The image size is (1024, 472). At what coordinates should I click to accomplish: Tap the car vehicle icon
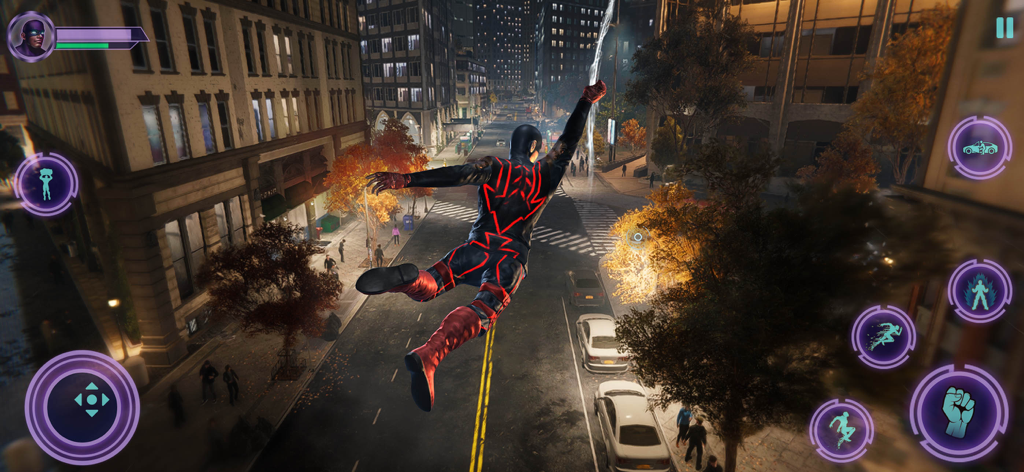pyautogui.click(x=979, y=148)
